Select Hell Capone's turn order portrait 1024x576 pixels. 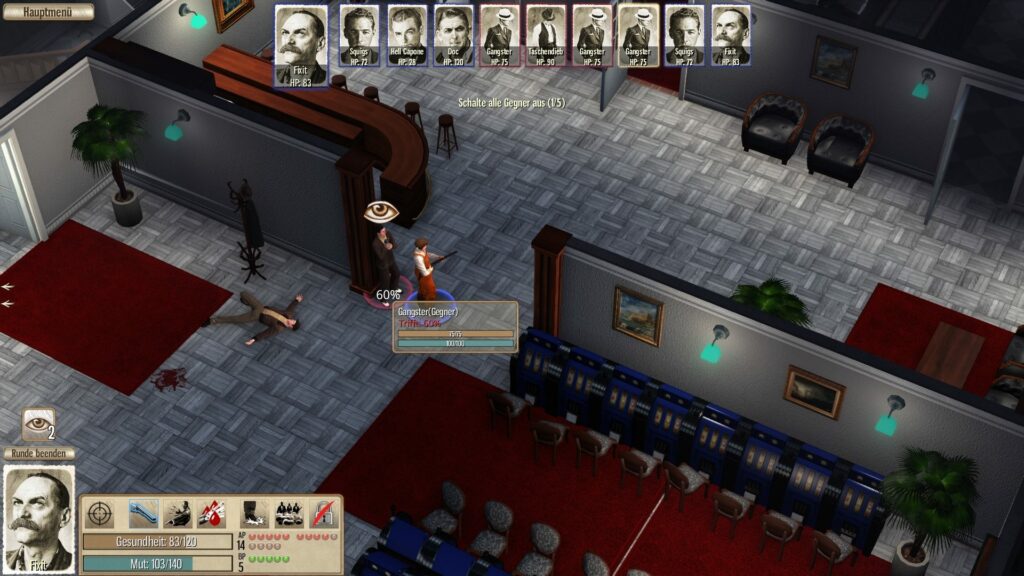(408, 36)
